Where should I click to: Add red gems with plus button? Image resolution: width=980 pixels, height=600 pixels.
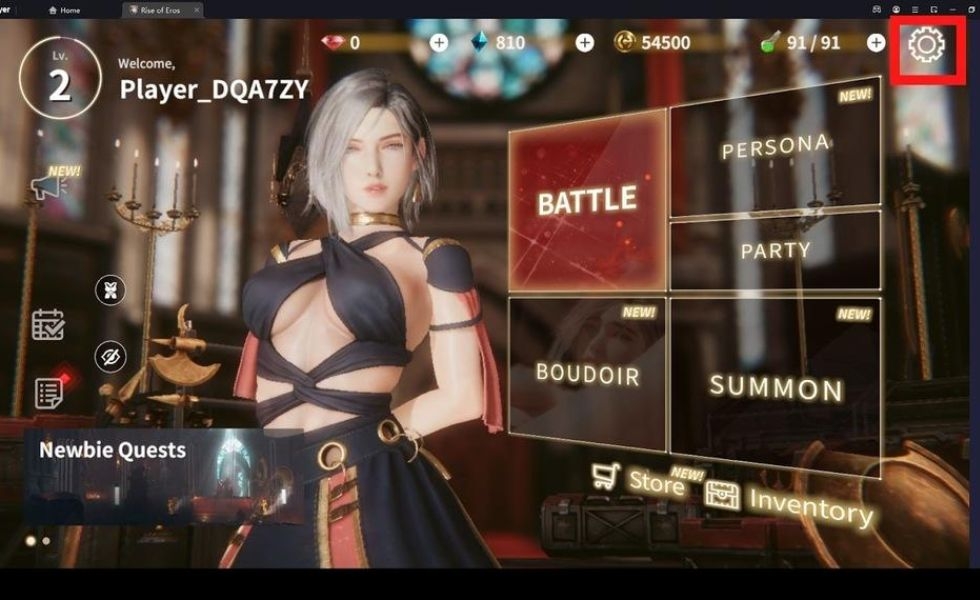point(439,43)
